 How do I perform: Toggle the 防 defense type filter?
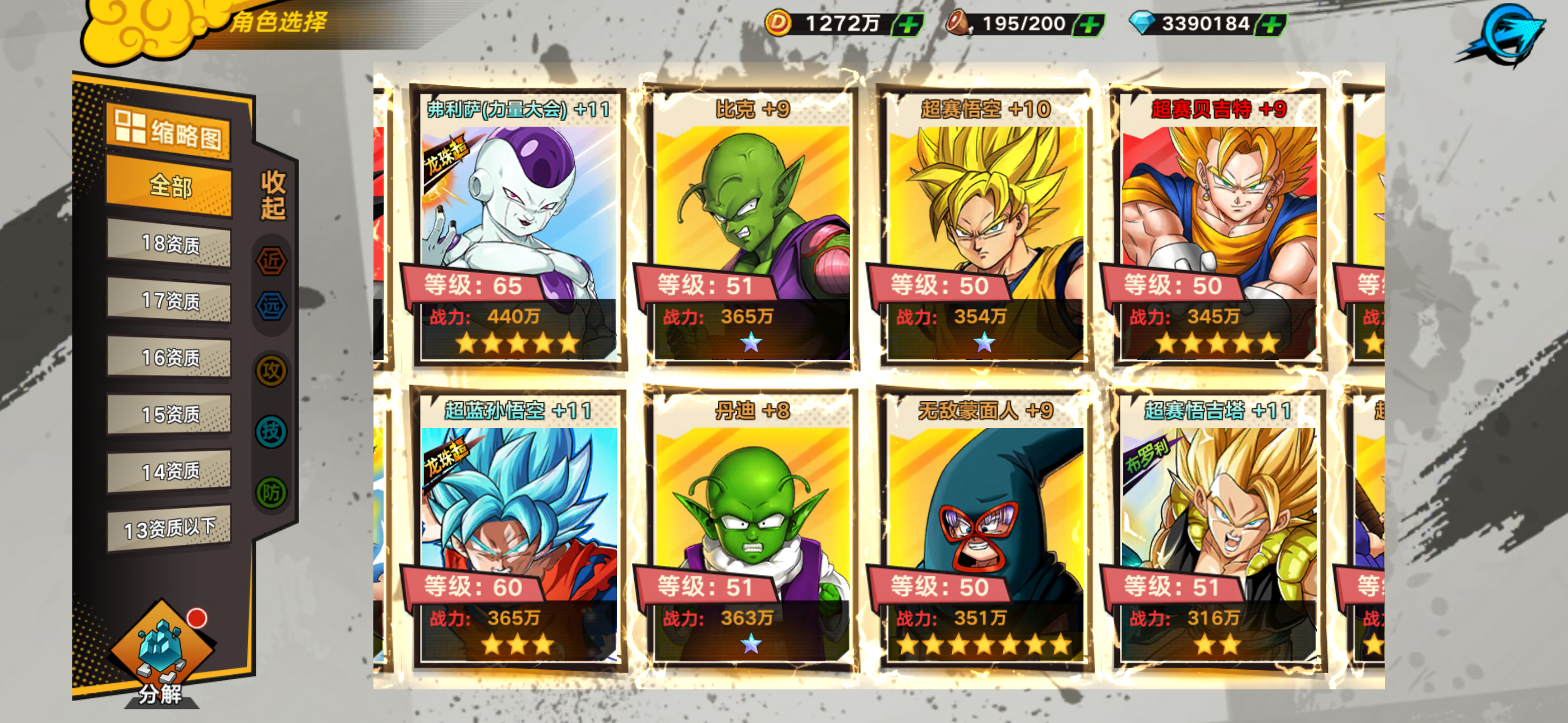click(x=271, y=492)
